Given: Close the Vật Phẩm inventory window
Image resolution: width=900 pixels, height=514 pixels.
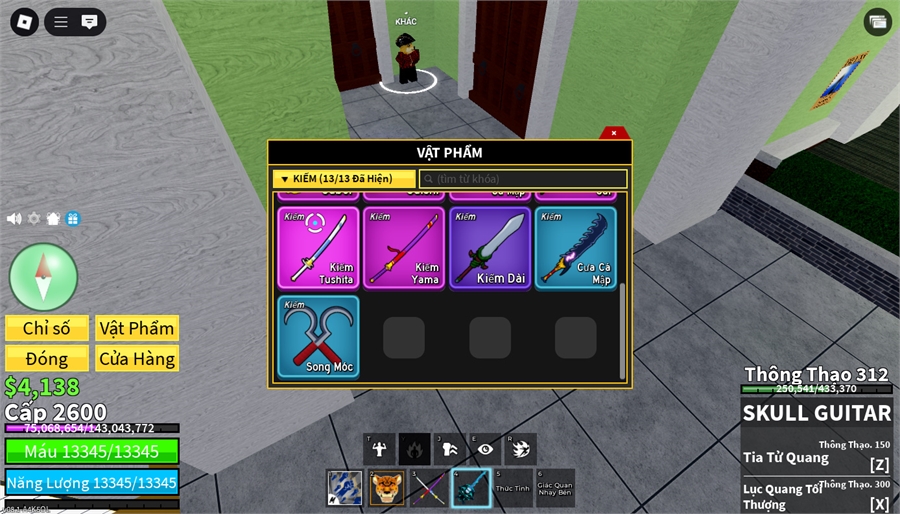Looking at the screenshot, I should pos(614,133).
